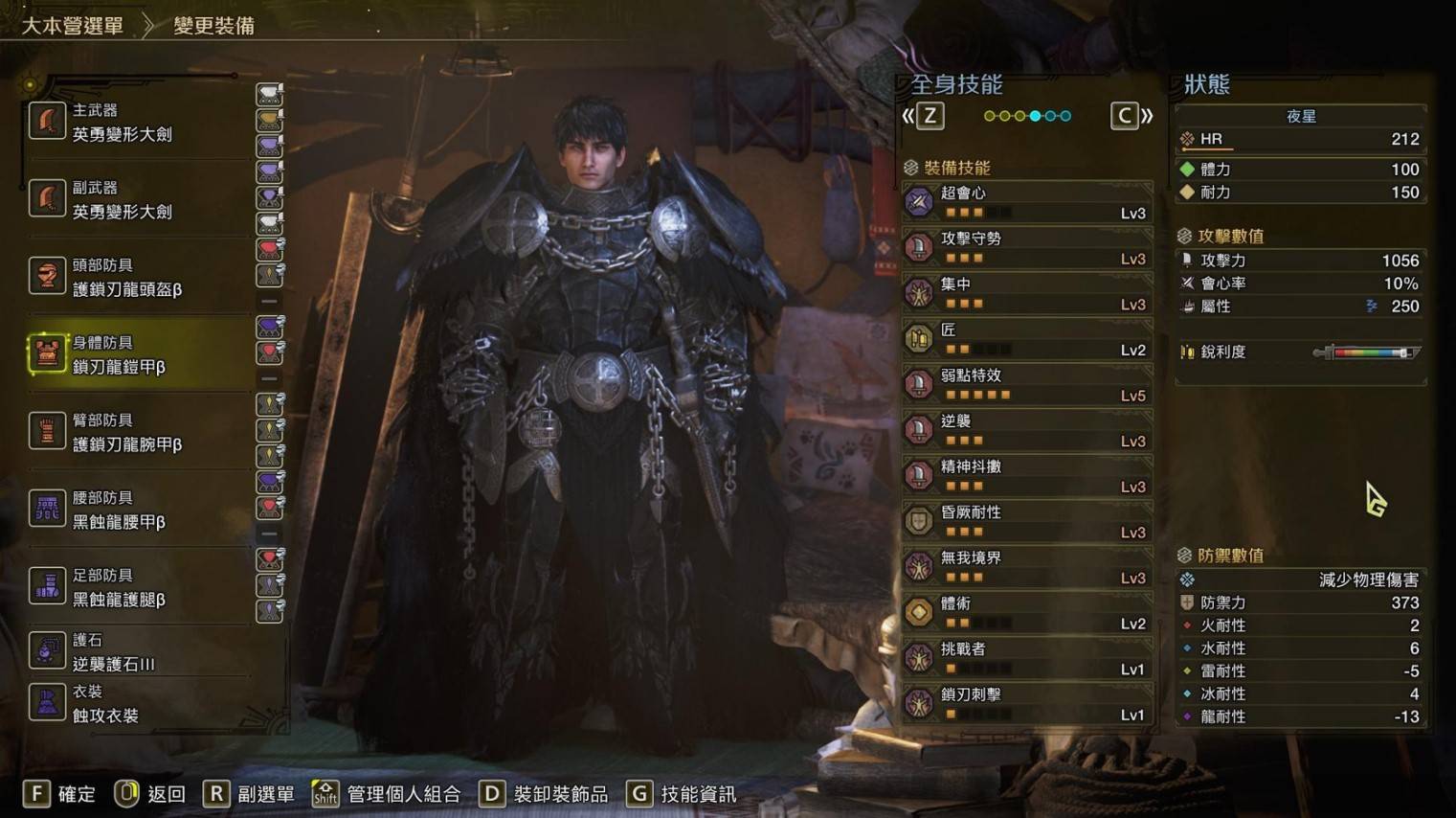Viewport: 1456px width, 818px height.
Task: Open the 護石 talisman slot
Action: coord(139,652)
